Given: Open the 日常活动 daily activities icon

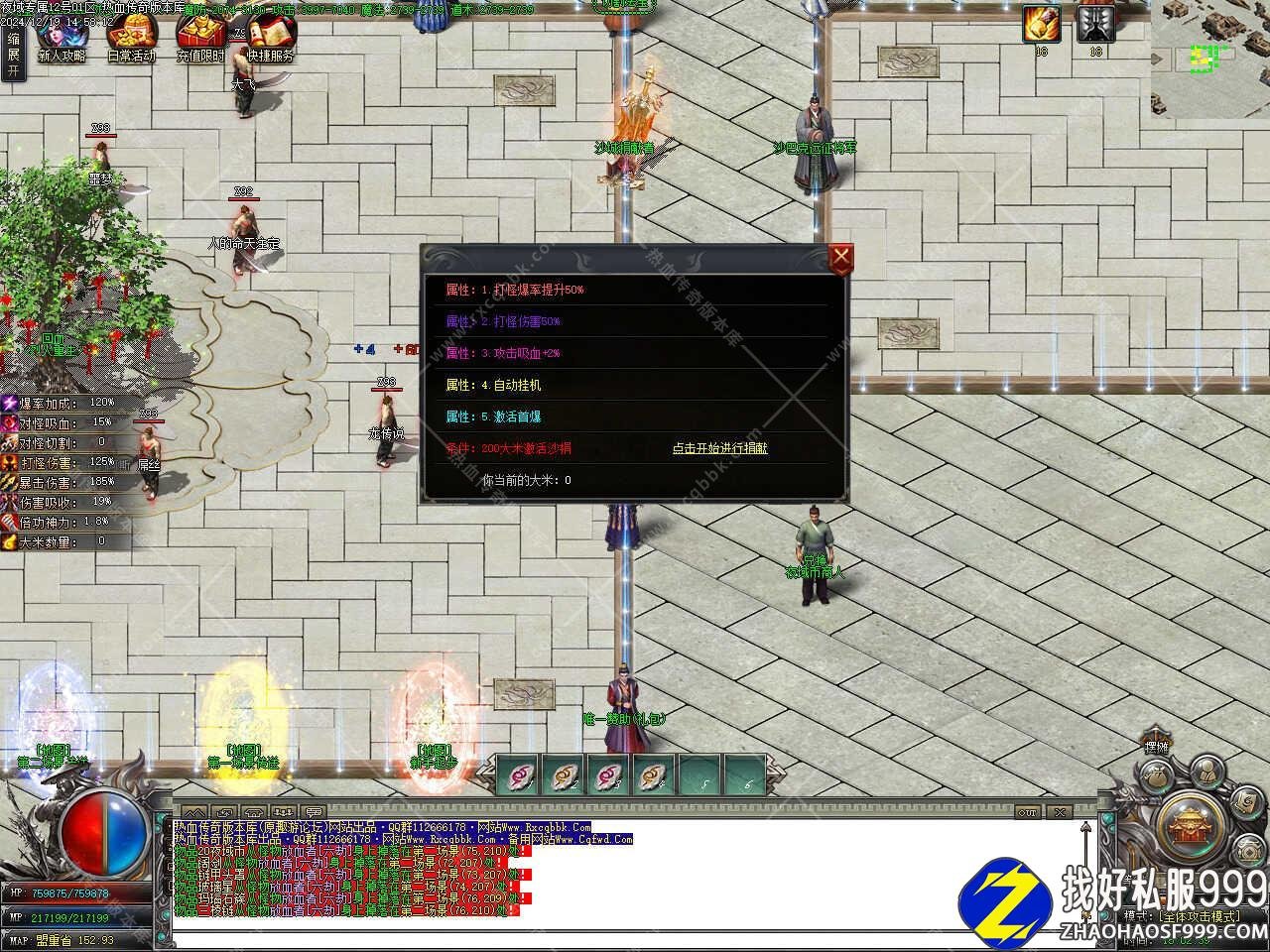Looking at the screenshot, I should 131,40.
